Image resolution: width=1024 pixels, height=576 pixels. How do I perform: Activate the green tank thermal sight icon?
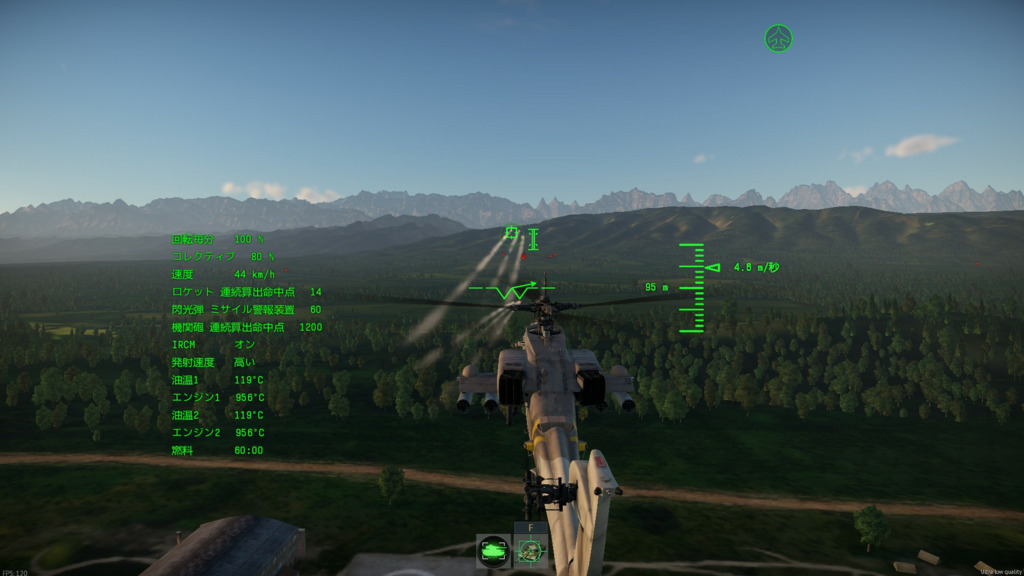coord(492,551)
